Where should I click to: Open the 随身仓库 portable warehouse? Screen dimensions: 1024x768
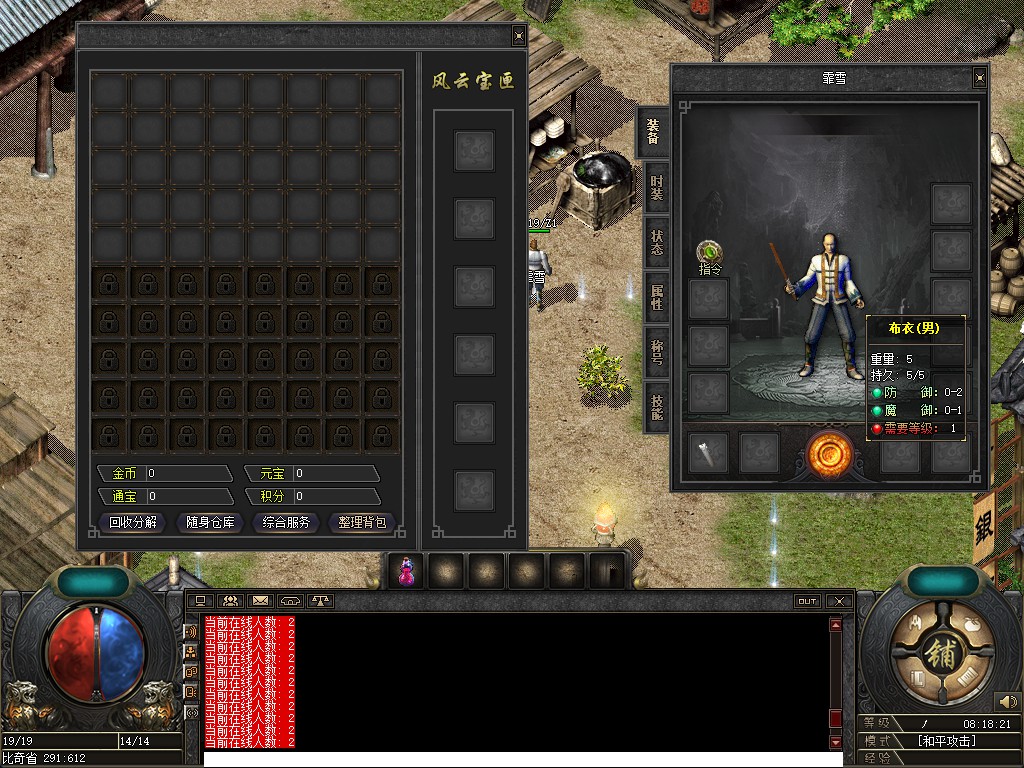tap(209, 522)
